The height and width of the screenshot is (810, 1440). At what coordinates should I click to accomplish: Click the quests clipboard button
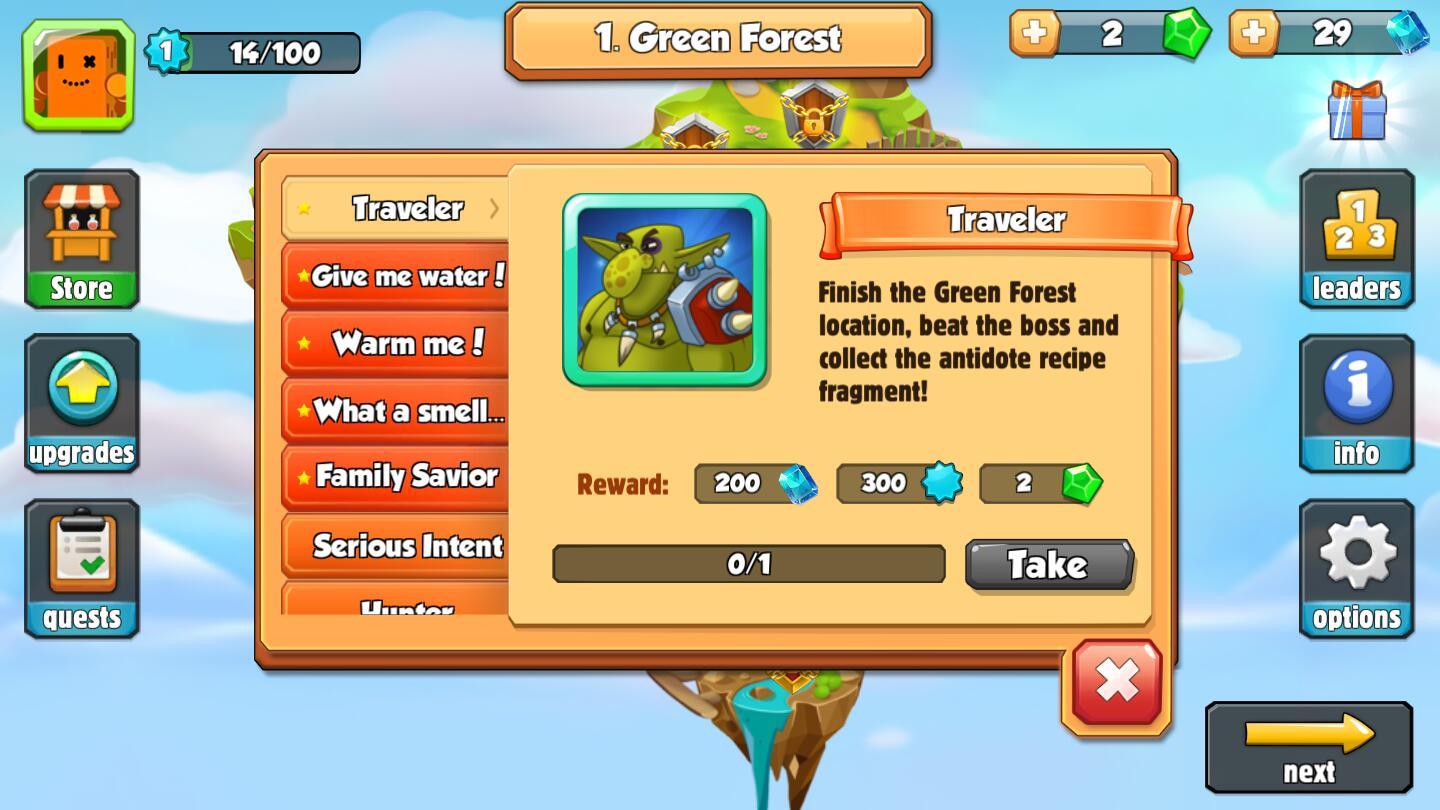(82, 569)
